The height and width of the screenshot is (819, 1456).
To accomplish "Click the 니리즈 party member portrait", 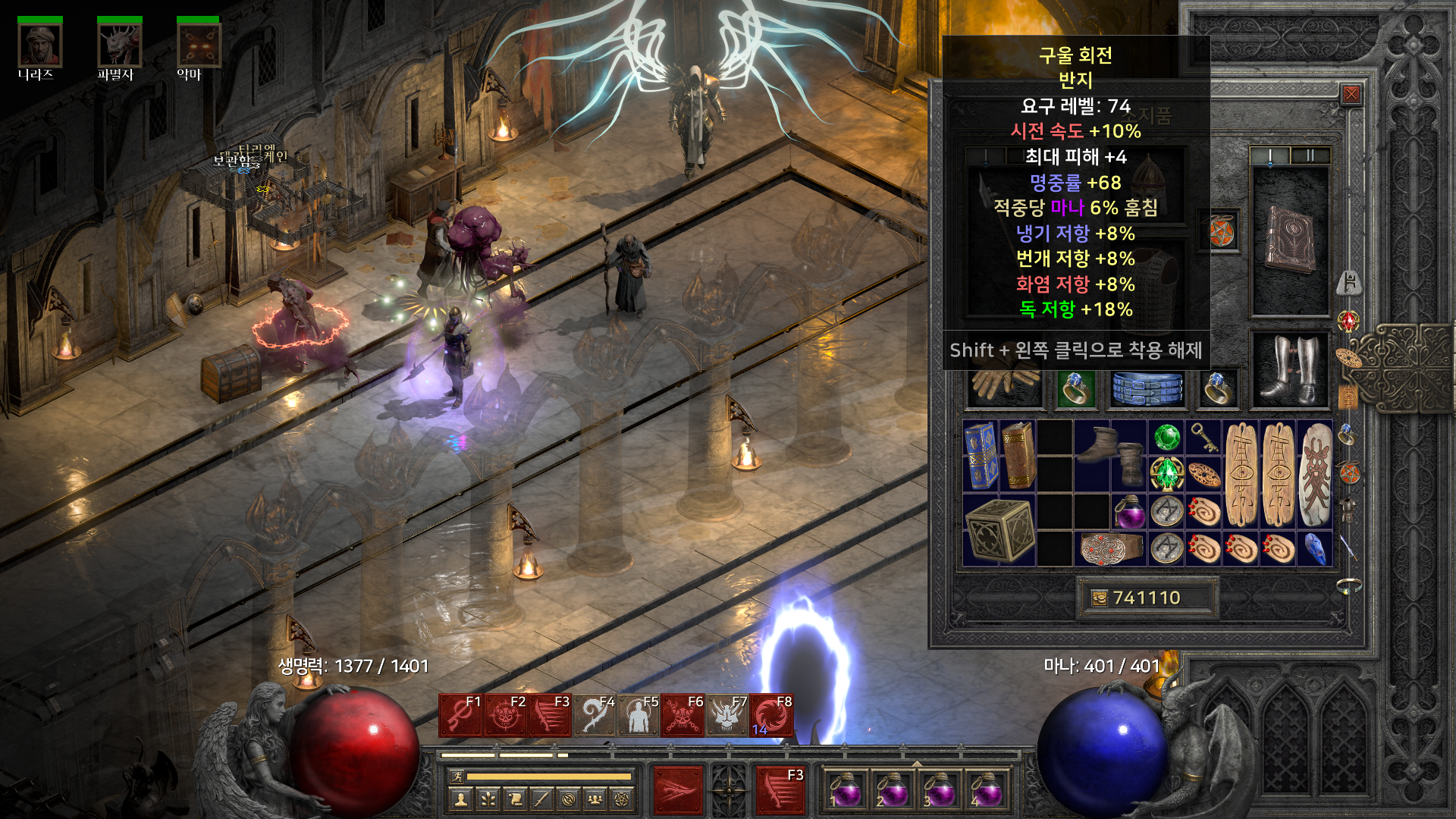I will (x=39, y=45).
